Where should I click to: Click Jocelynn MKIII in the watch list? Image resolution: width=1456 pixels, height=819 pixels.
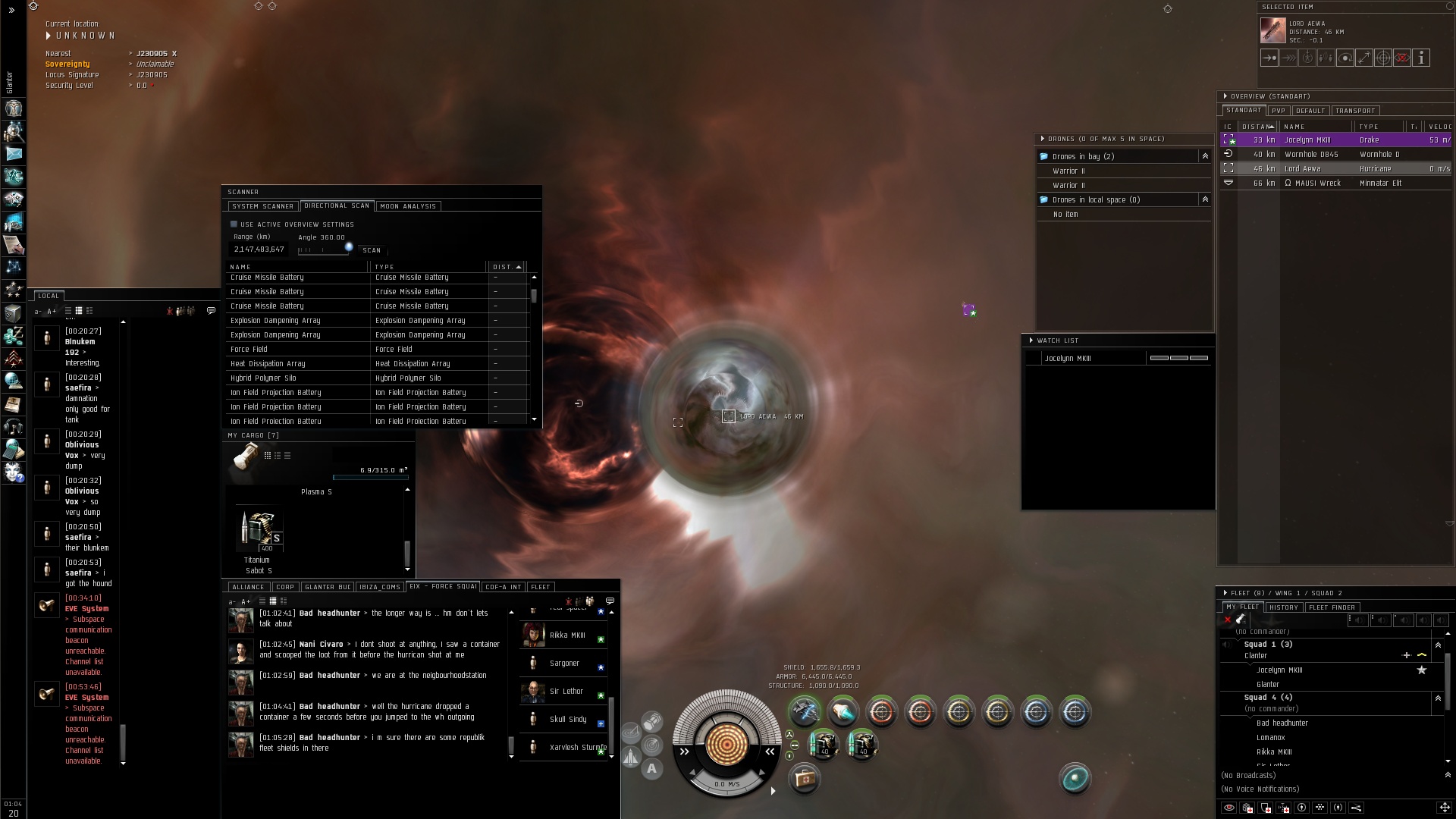pyautogui.click(x=1068, y=359)
